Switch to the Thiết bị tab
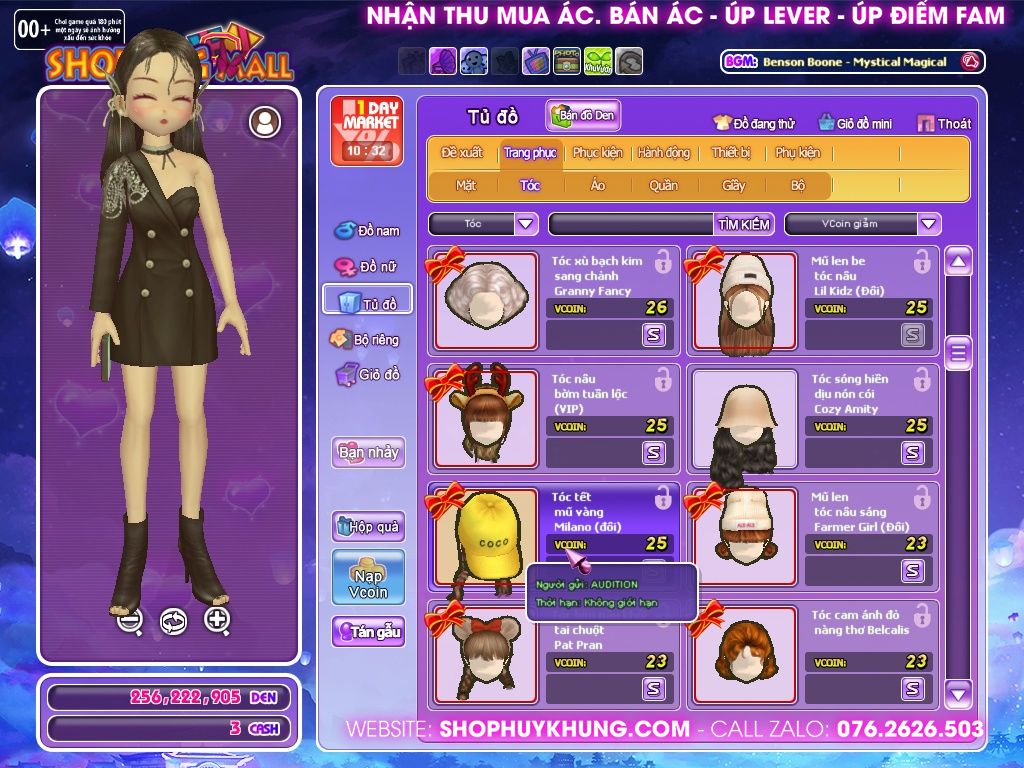This screenshot has height=768, width=1024. click(x=731, y=153)
